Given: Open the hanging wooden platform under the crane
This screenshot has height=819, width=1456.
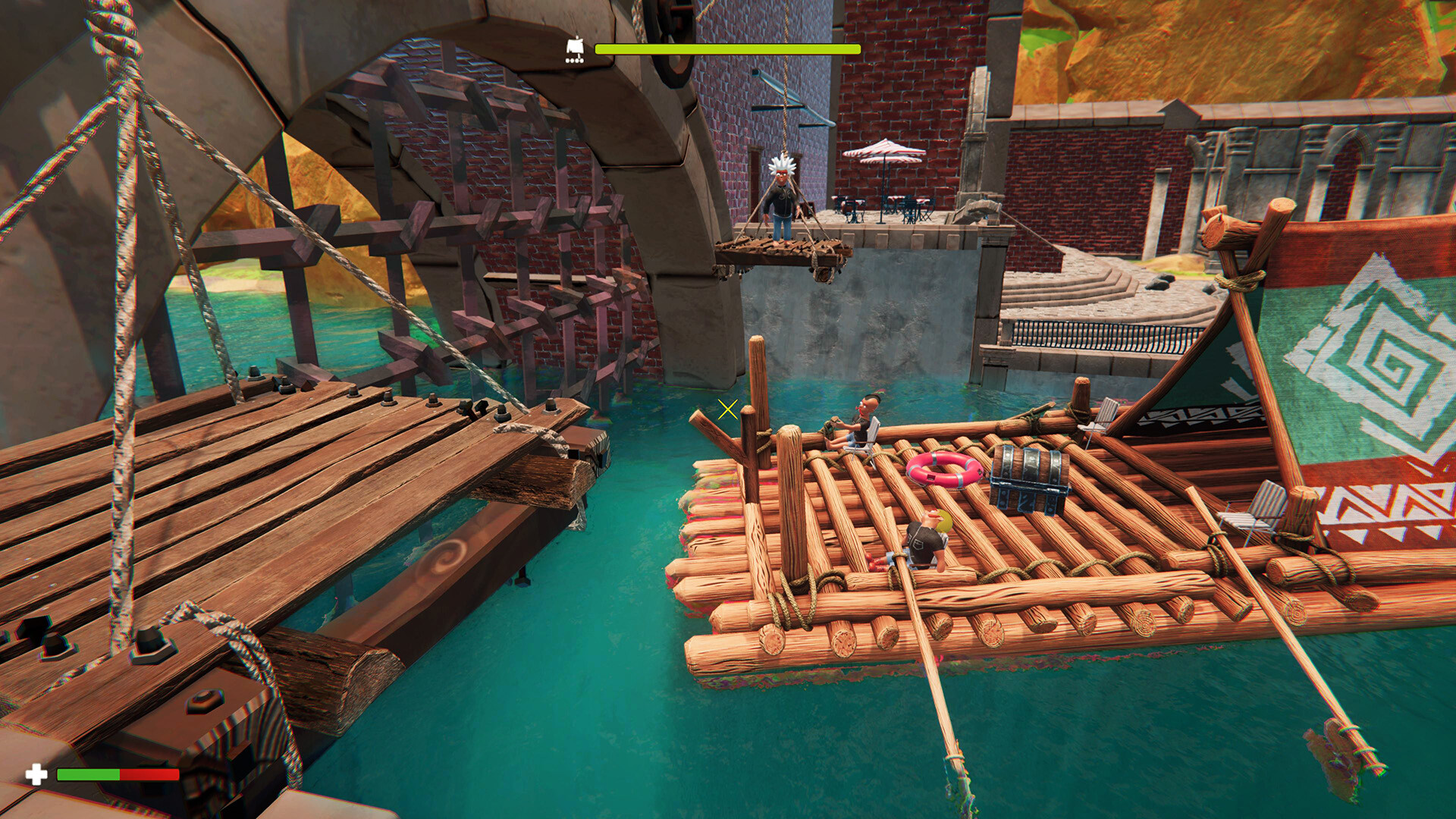Looking at the screenshot, I should pos(781,250).
